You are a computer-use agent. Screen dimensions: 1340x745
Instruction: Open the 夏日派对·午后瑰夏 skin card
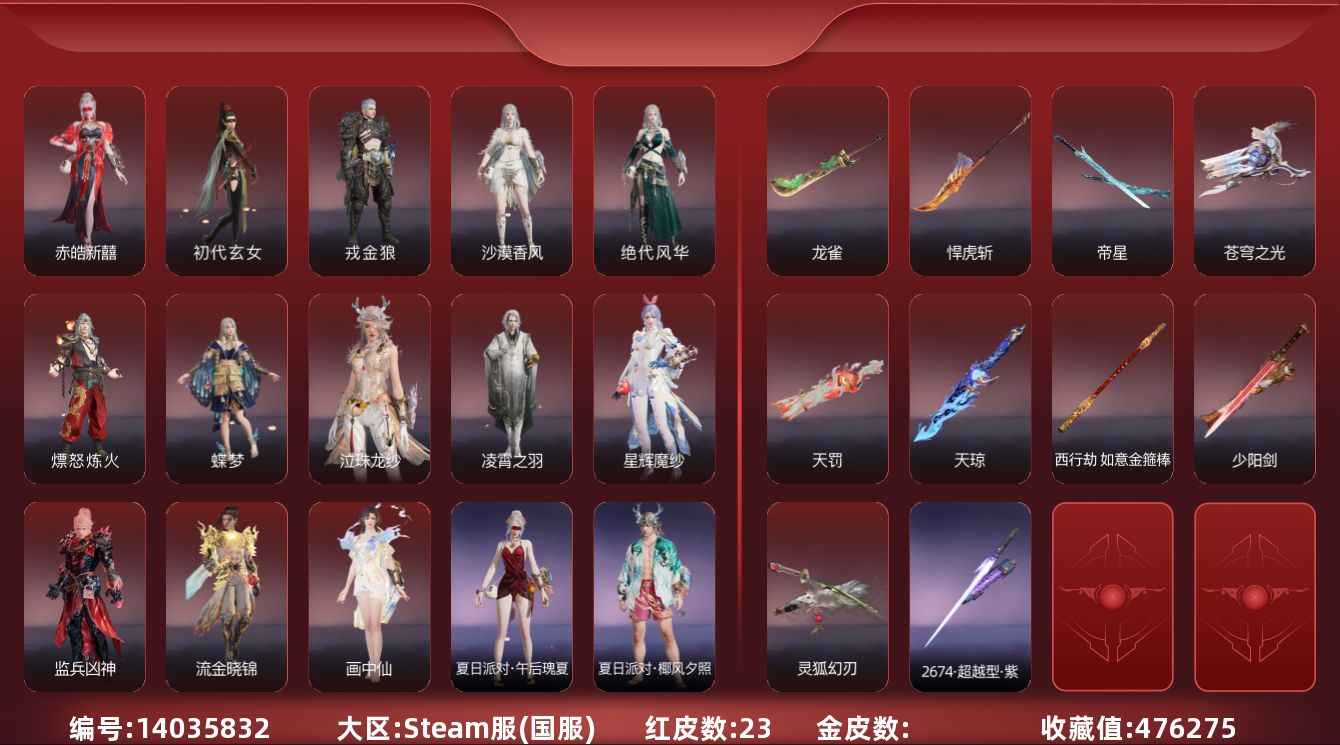[511, 596]
